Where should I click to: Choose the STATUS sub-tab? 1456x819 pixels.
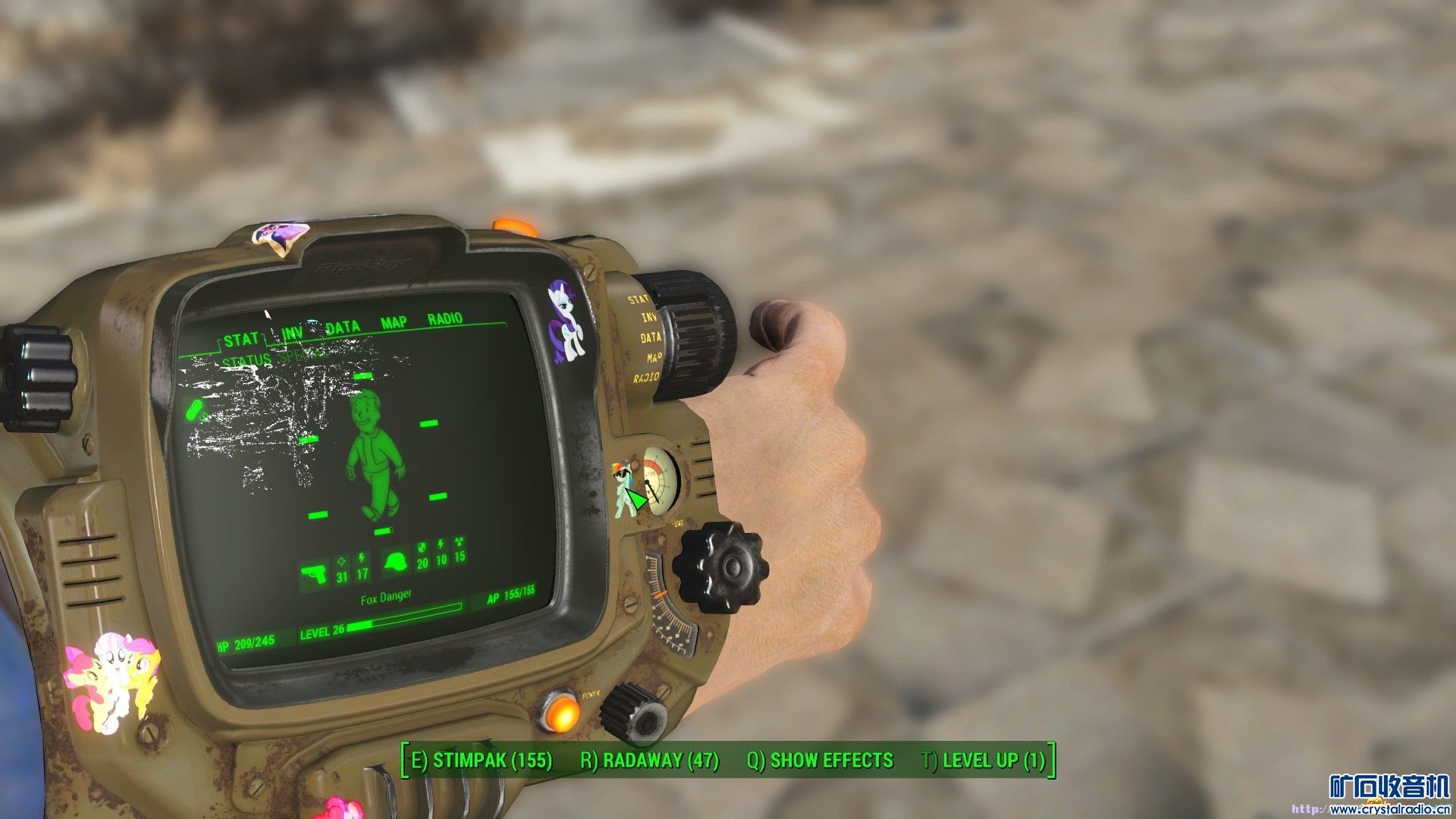(246, 360)
